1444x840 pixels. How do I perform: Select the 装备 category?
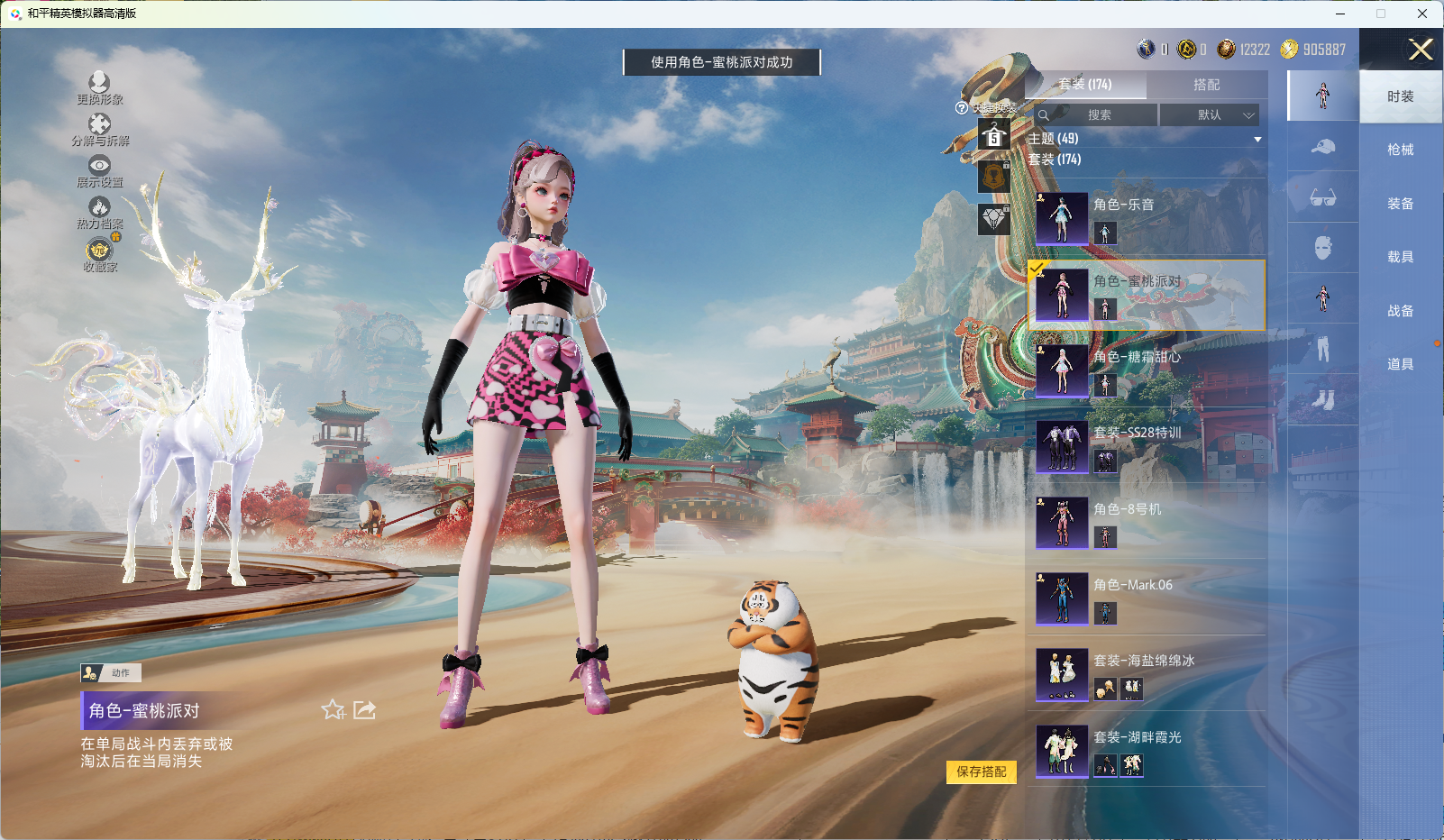[1400, 204]
